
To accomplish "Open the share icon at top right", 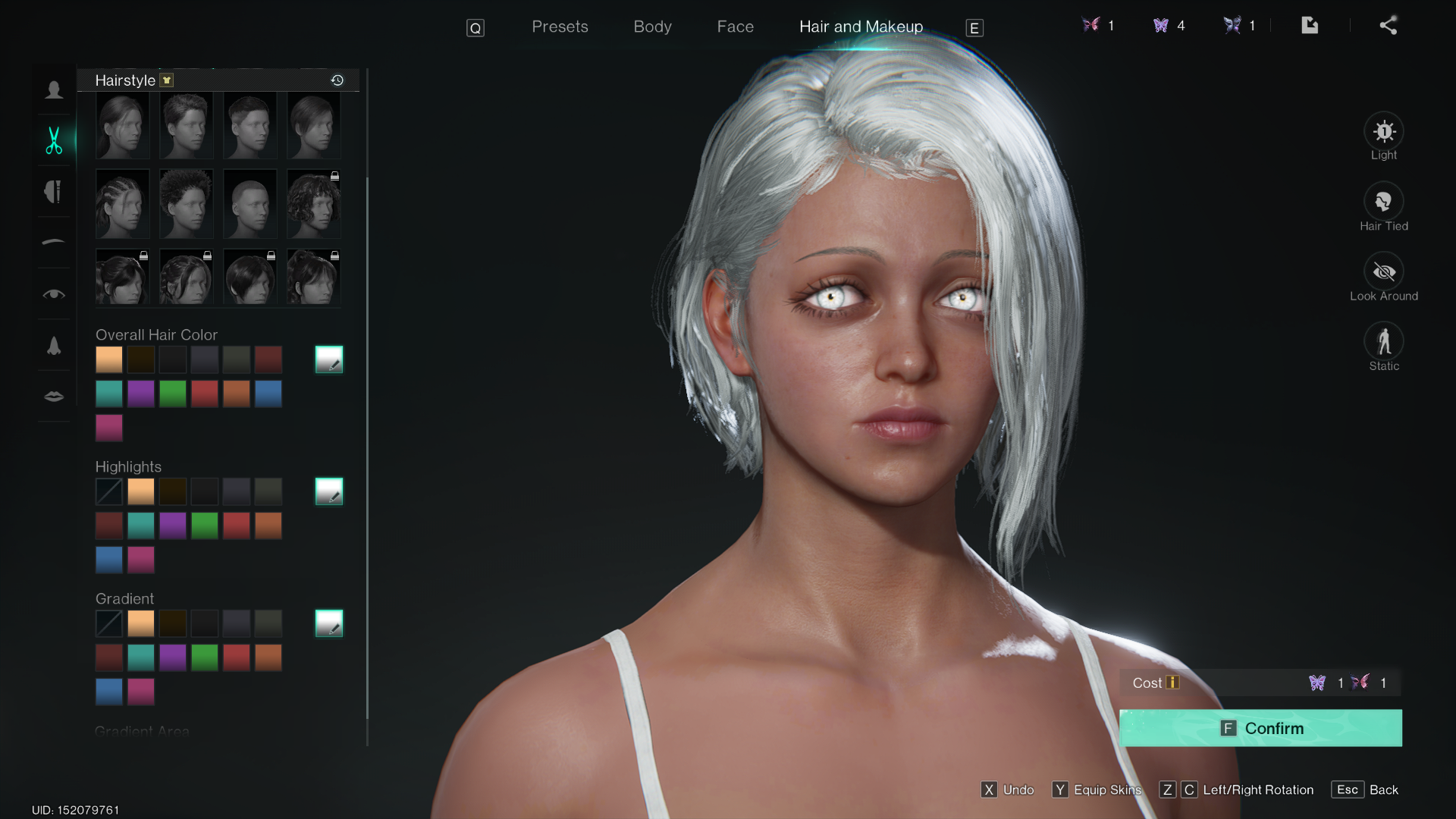I will 1388,26.
